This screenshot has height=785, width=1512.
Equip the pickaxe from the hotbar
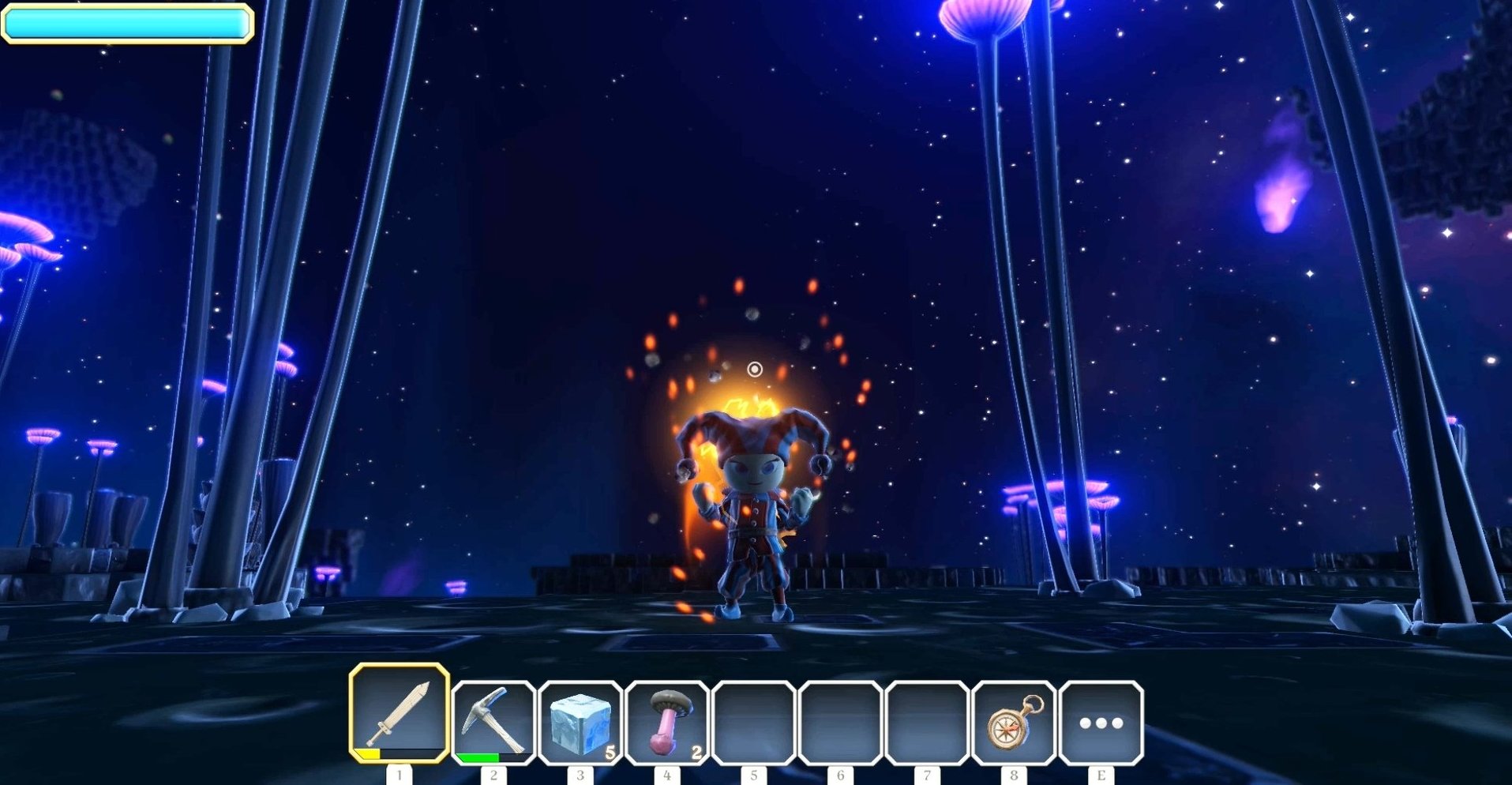[494, 722]
